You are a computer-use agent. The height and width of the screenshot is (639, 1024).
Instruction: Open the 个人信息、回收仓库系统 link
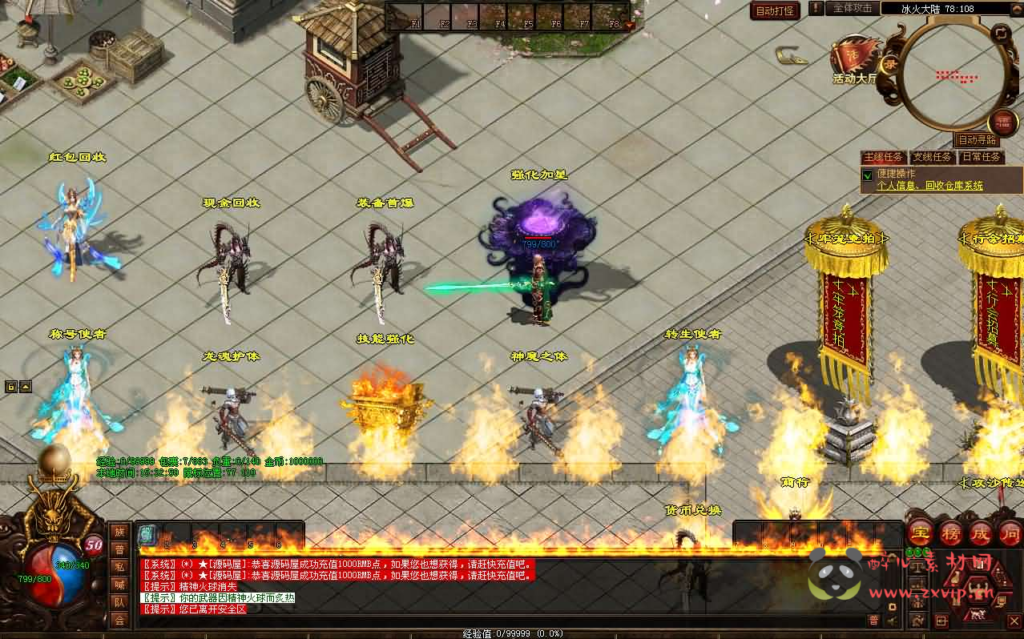tap(929, 186)
